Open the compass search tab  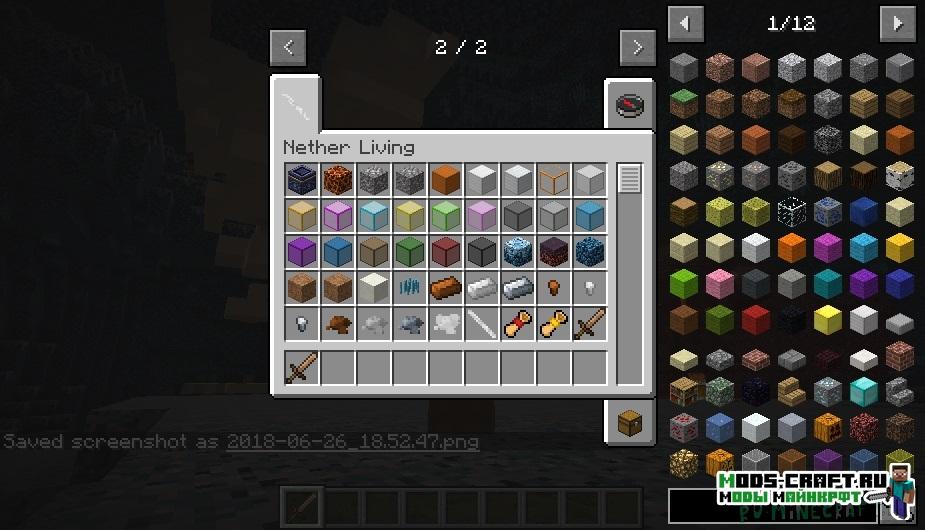click(x=629, y=105)
